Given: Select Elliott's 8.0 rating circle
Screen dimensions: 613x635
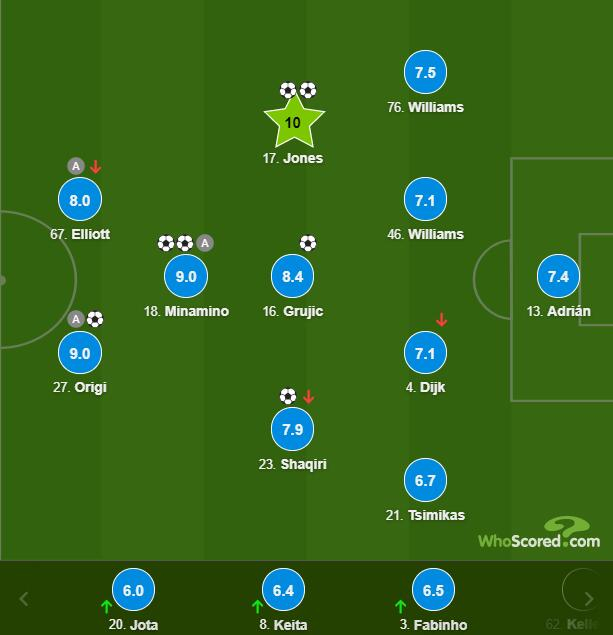Looking at the screenshot, I should point(80,200).
